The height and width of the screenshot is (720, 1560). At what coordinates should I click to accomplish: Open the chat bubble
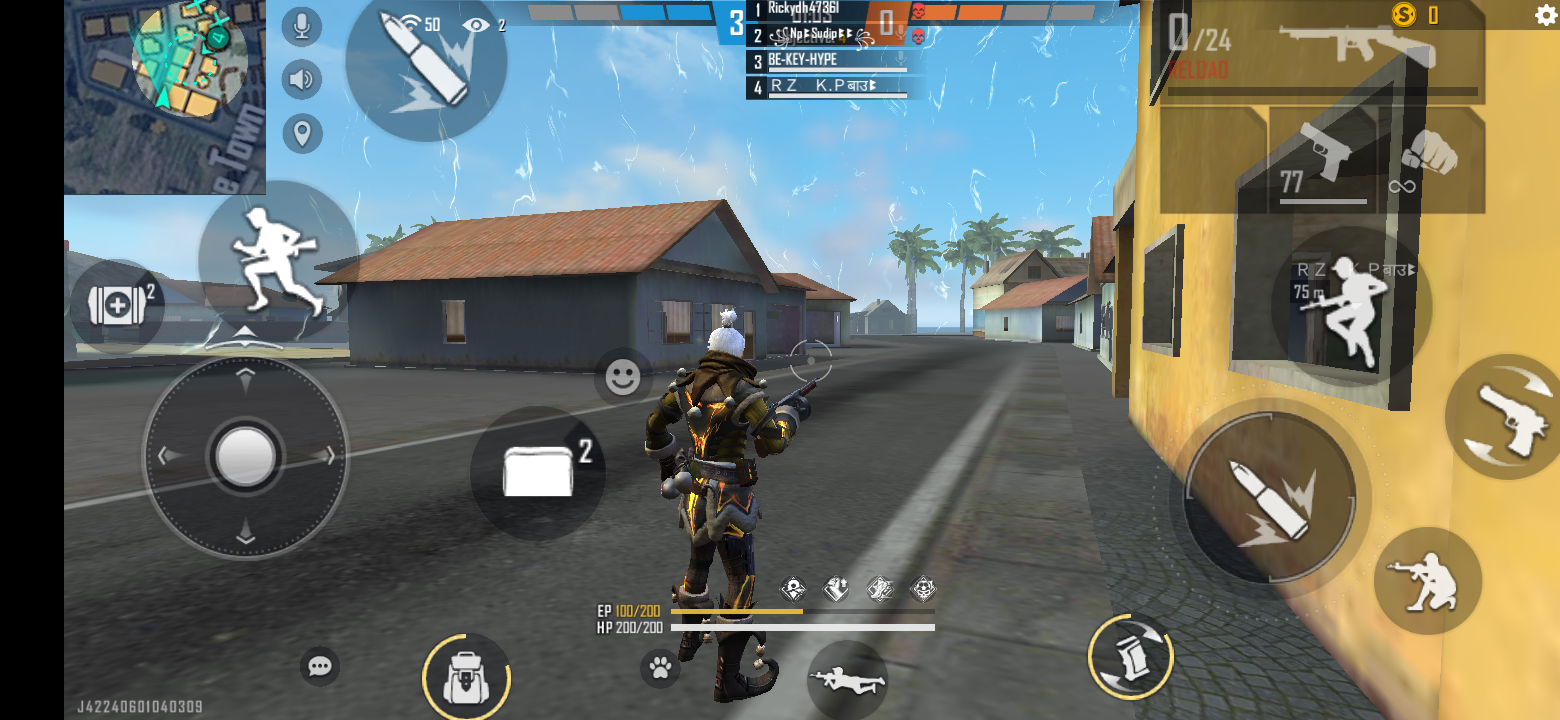tap(320, 666)
